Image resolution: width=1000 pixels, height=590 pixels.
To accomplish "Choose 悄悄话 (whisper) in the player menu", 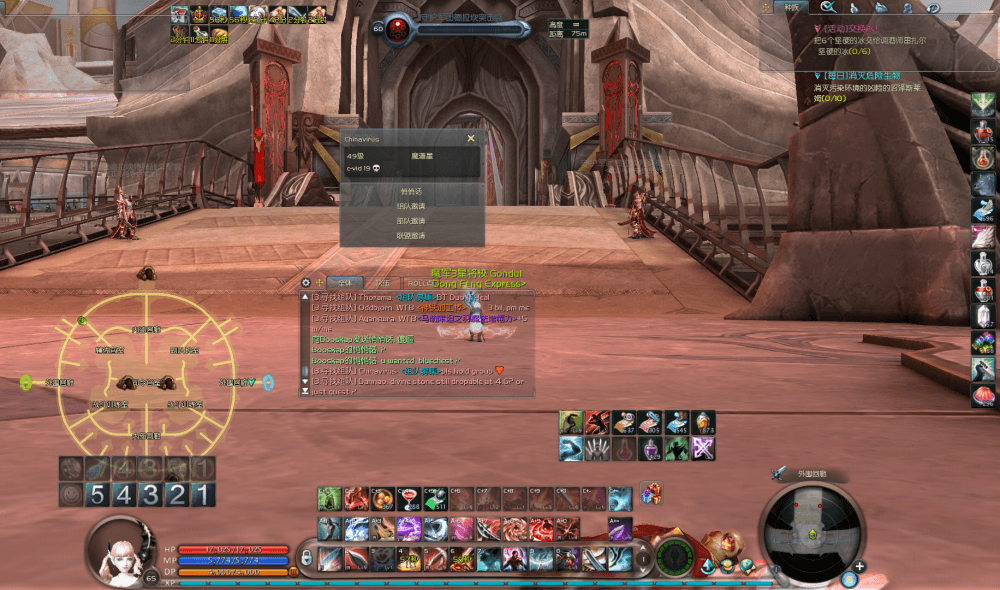I will (412, 191).
